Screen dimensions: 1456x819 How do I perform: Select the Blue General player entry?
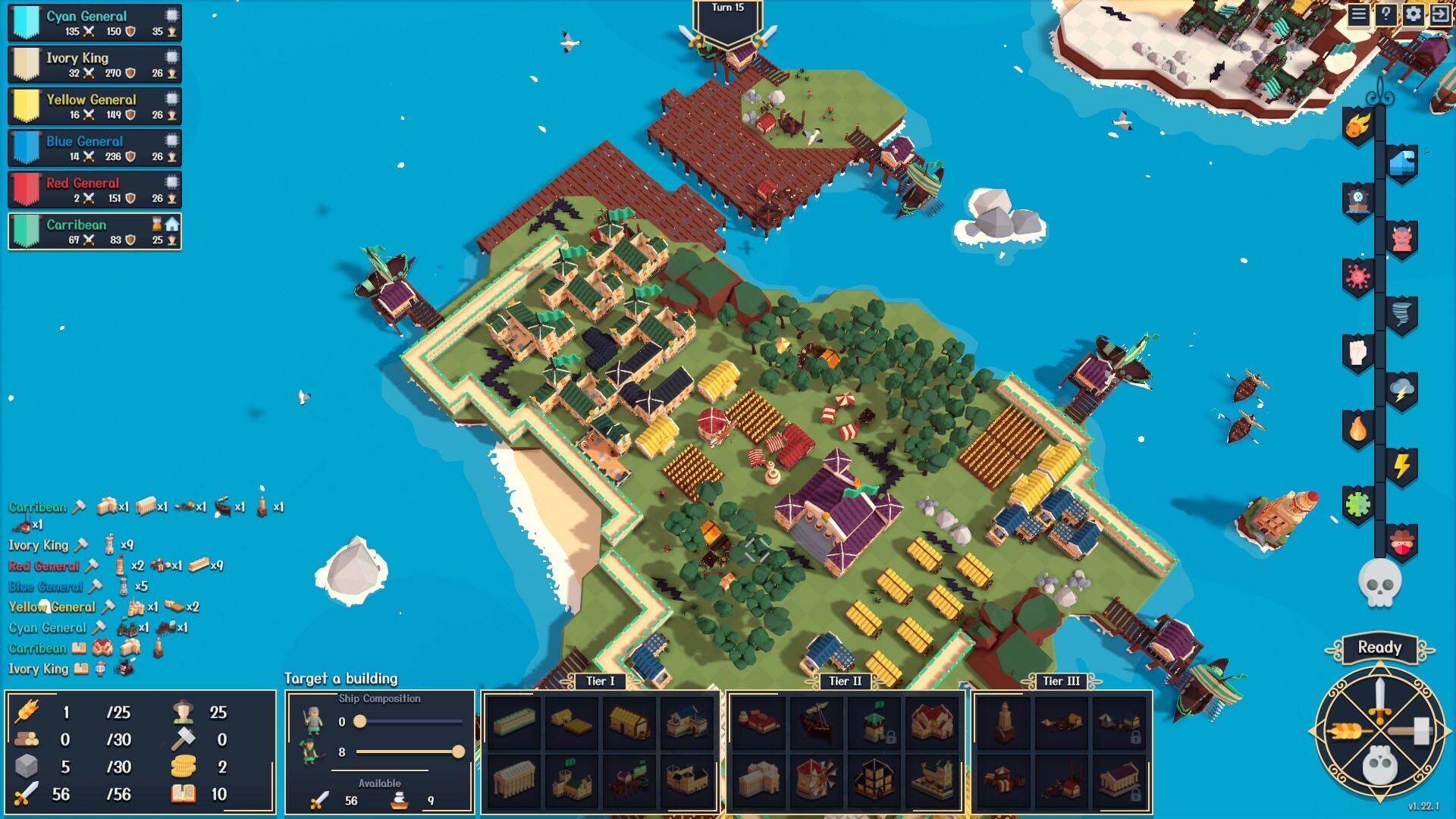[x=93, y=148]
